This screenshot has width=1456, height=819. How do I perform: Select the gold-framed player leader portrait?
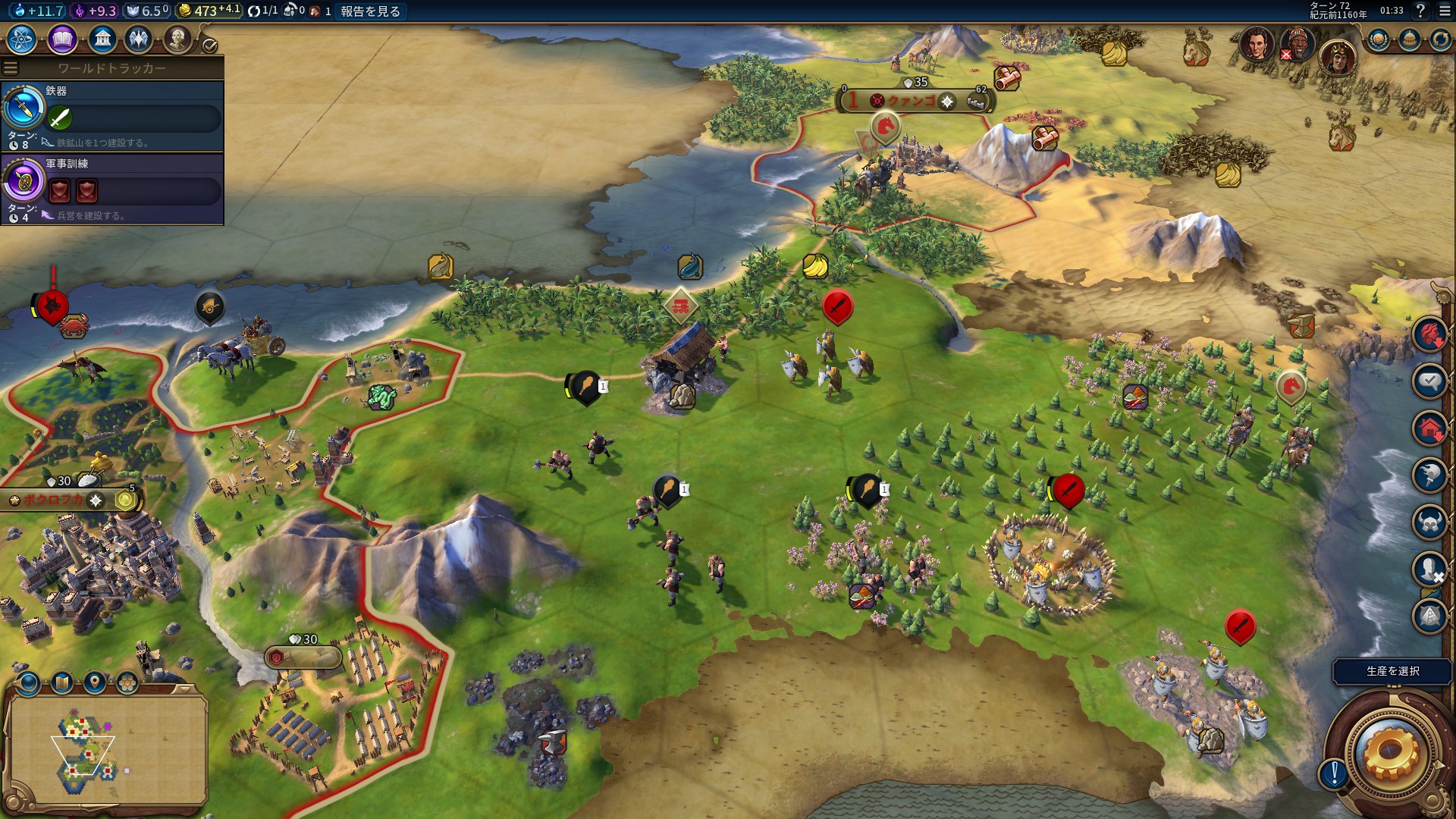coord(1338,57)
